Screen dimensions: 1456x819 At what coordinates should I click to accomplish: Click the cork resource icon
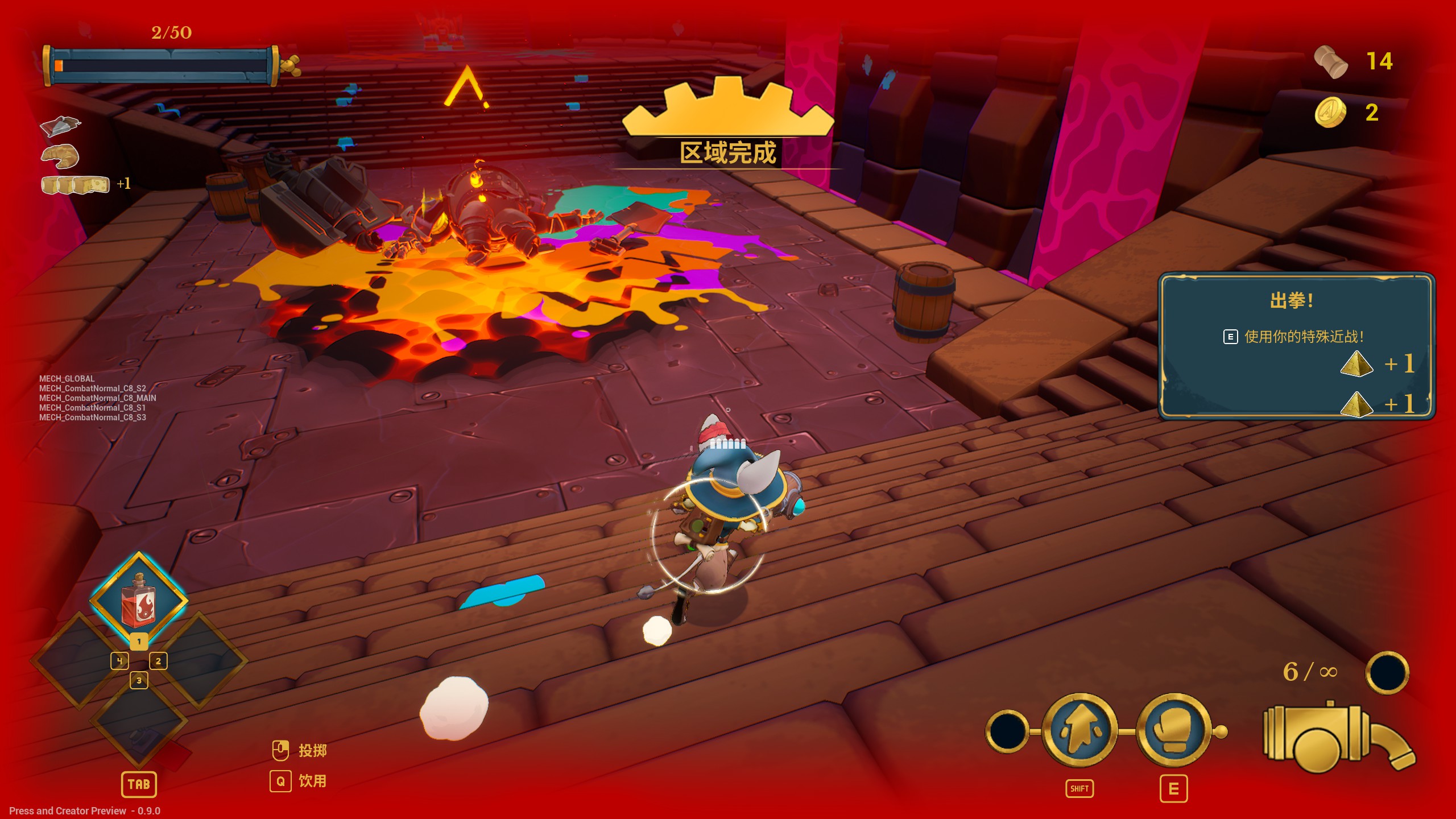[1330, 61]
